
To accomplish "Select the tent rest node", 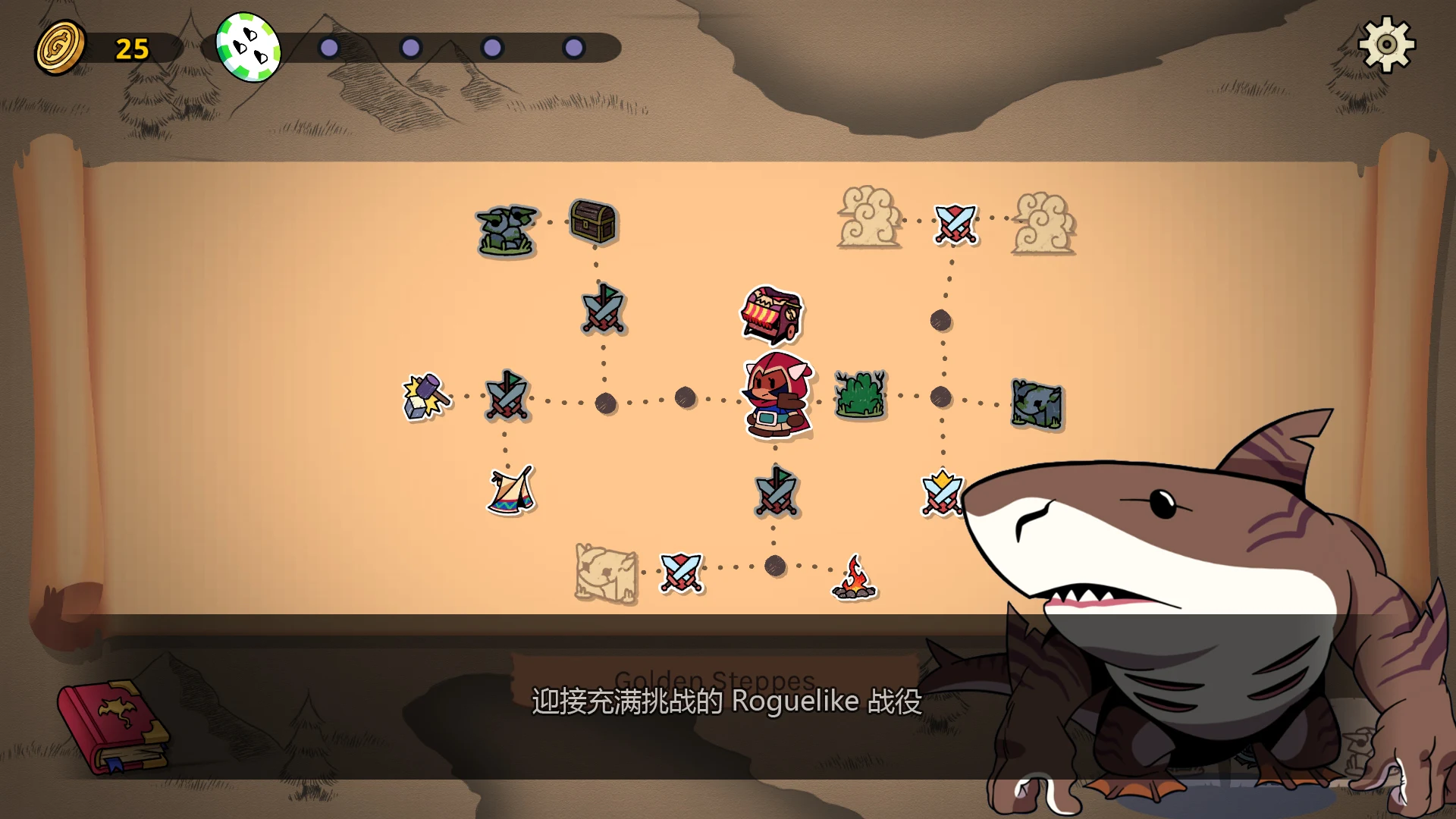I will pyautogui.click(x=510, y=493).
